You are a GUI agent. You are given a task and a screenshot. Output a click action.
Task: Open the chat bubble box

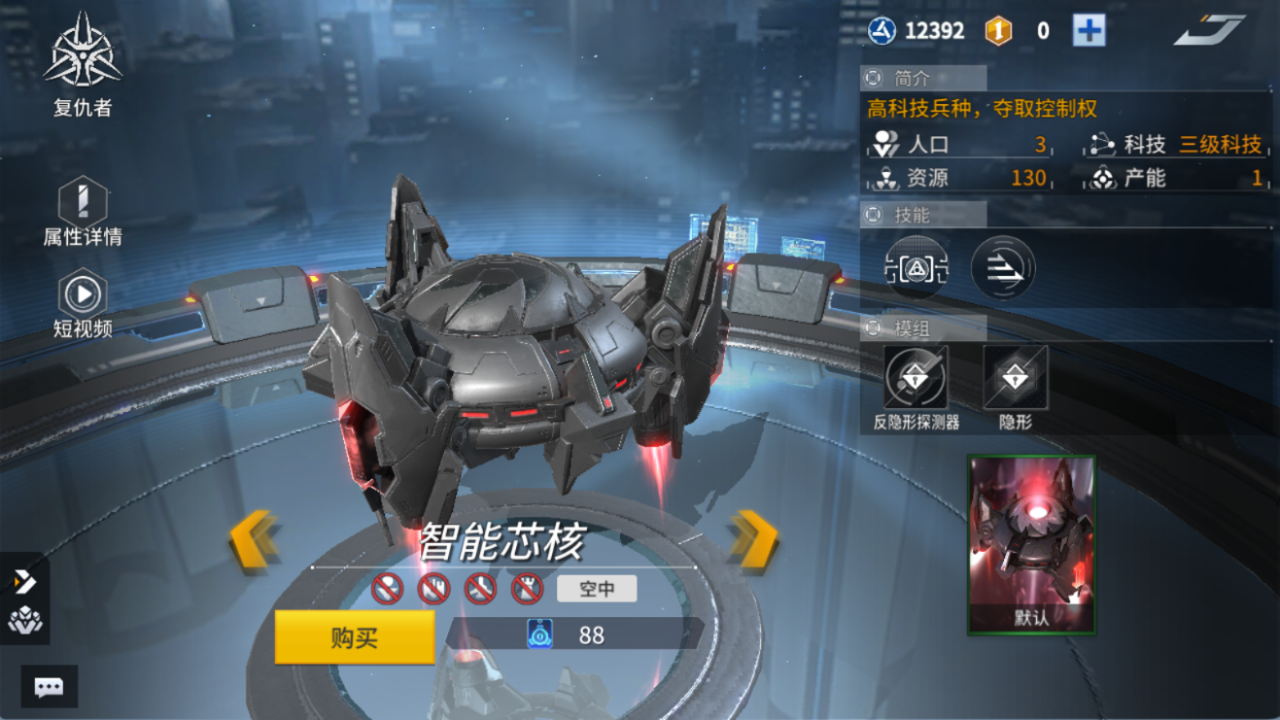[49, 687]
